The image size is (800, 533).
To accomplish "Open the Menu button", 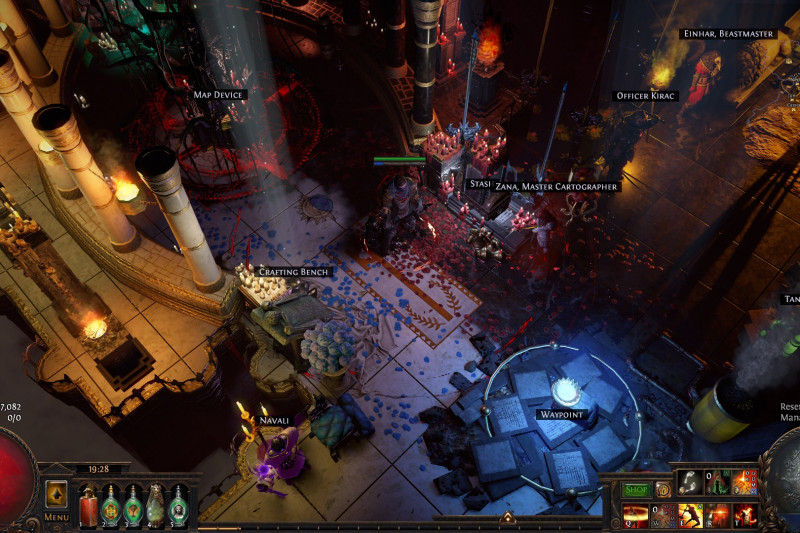I will pos(56,498).
